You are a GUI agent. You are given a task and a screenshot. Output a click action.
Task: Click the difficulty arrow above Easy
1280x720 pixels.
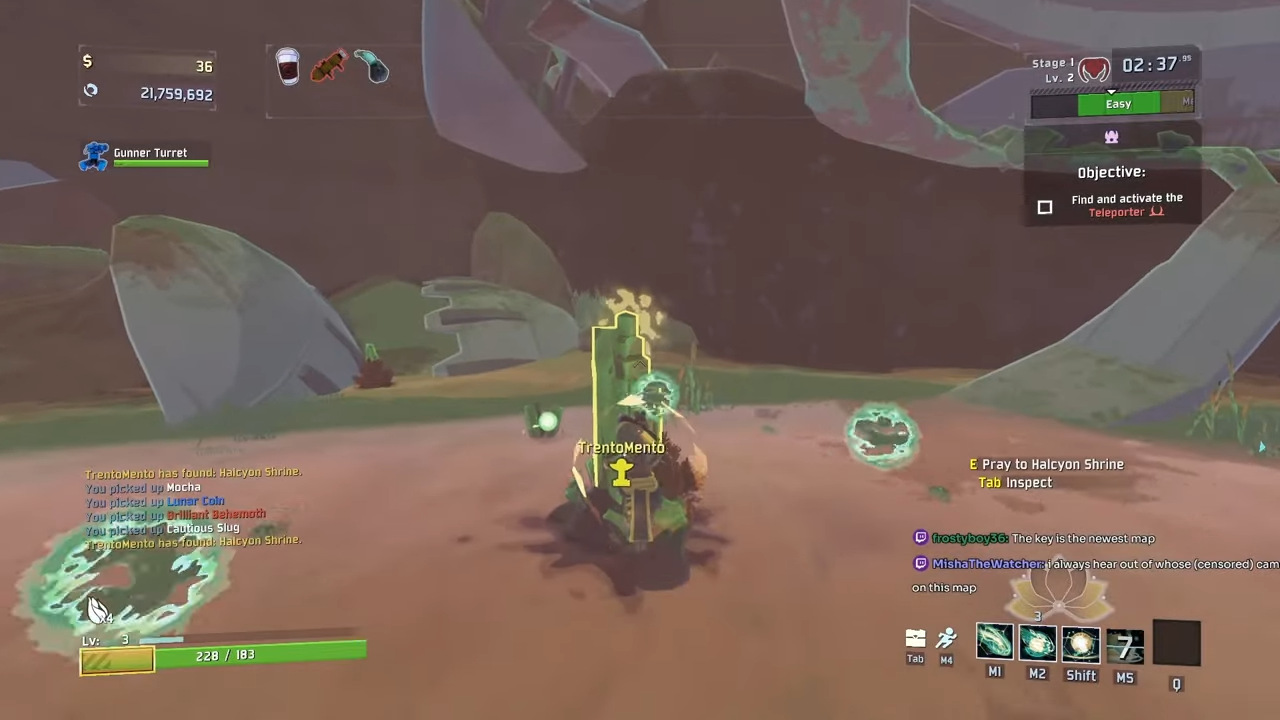[x=1111, y=92]
